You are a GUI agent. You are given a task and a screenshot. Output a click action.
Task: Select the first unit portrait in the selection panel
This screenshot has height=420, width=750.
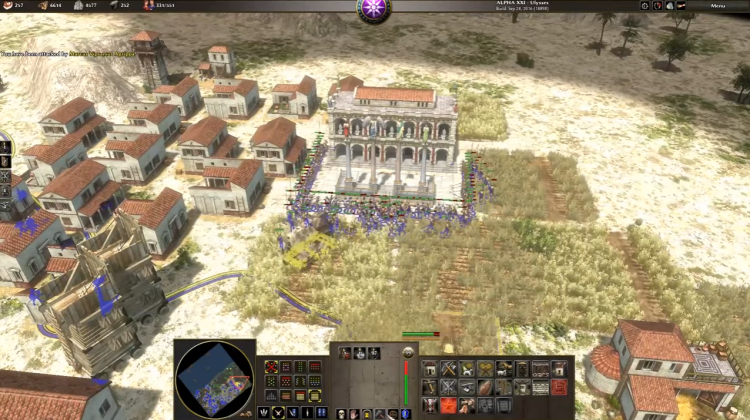click(x=345, y=353)
